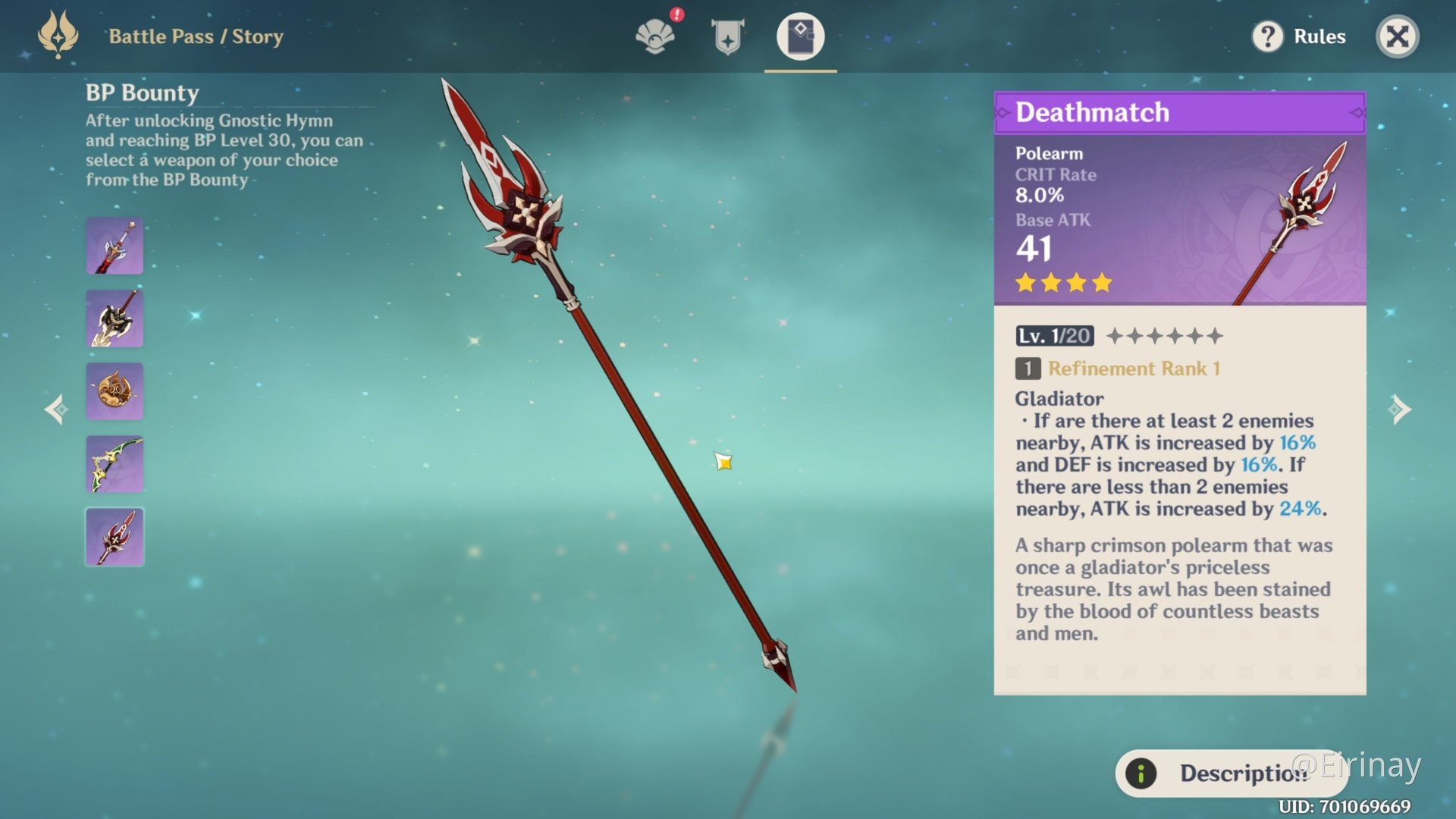The image size is (1456, 819).
Task: Select The Black Sword thumbnail
Action: click(x=115, y=246)
